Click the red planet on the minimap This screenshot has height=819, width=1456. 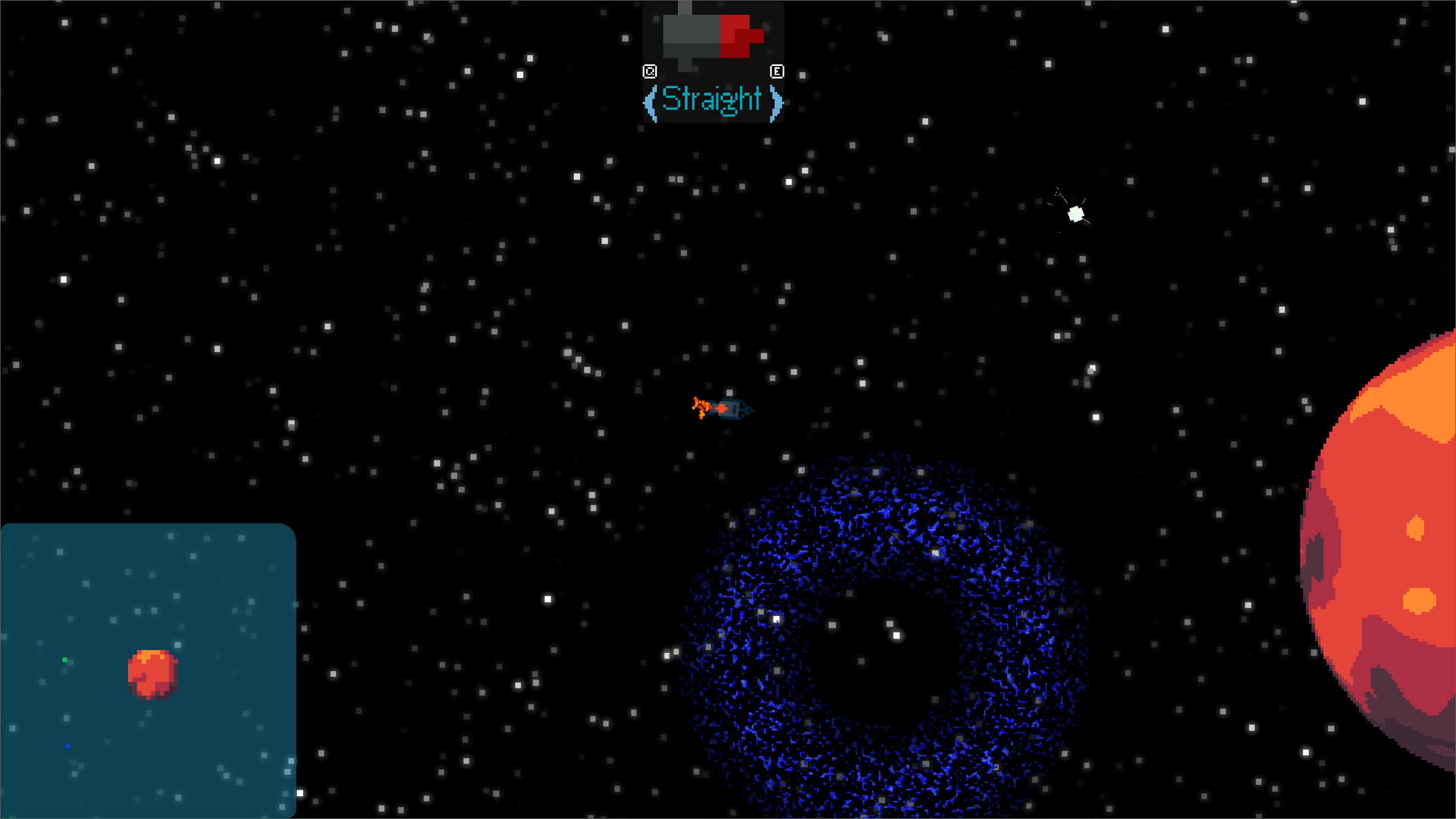(152, 673)
